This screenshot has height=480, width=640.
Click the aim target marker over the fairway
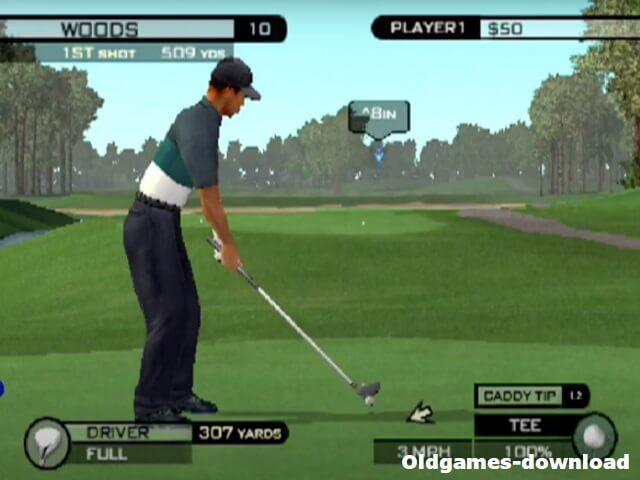(x=378, y=120)
